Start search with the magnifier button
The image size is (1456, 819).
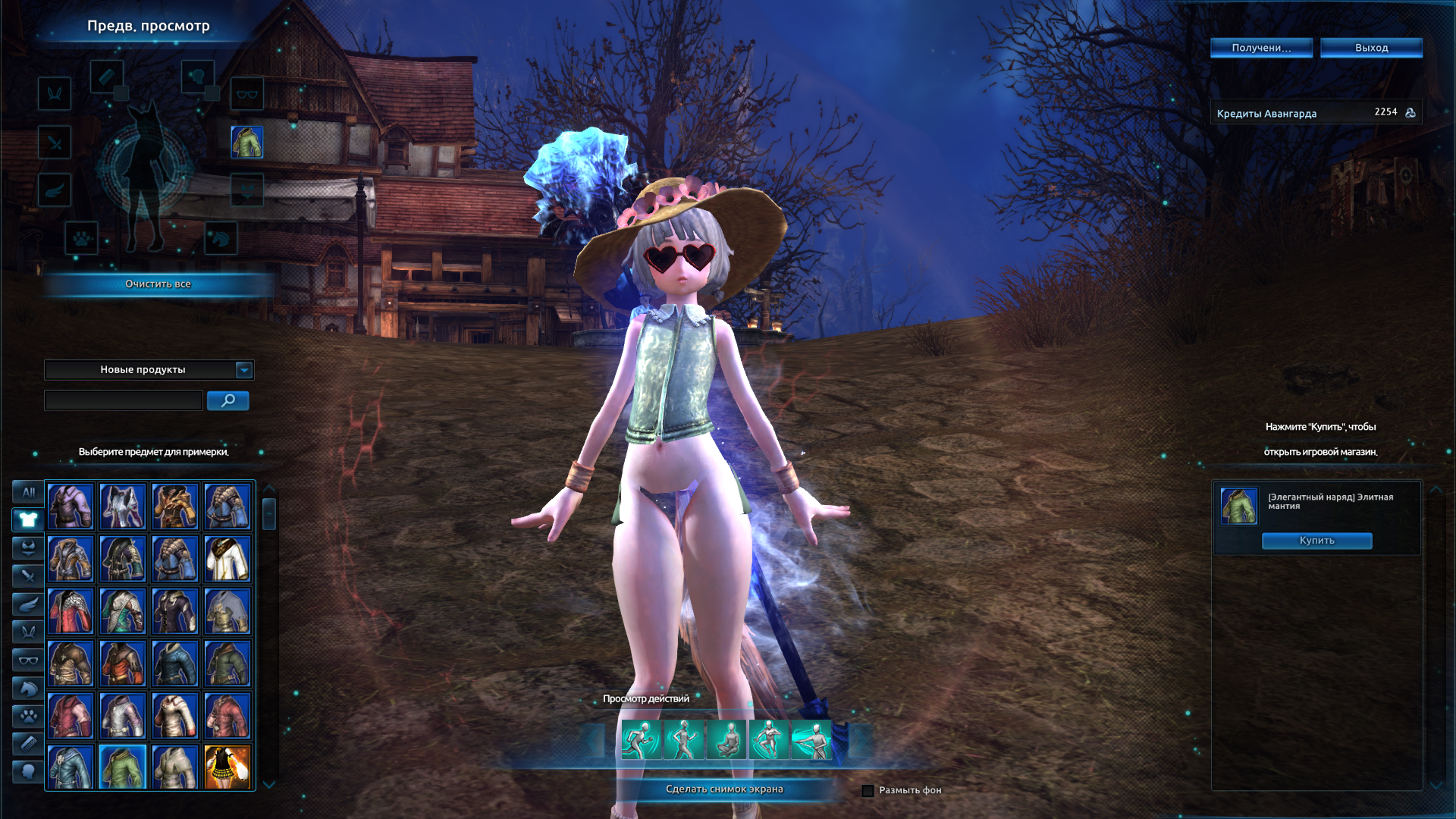[227, 400]
